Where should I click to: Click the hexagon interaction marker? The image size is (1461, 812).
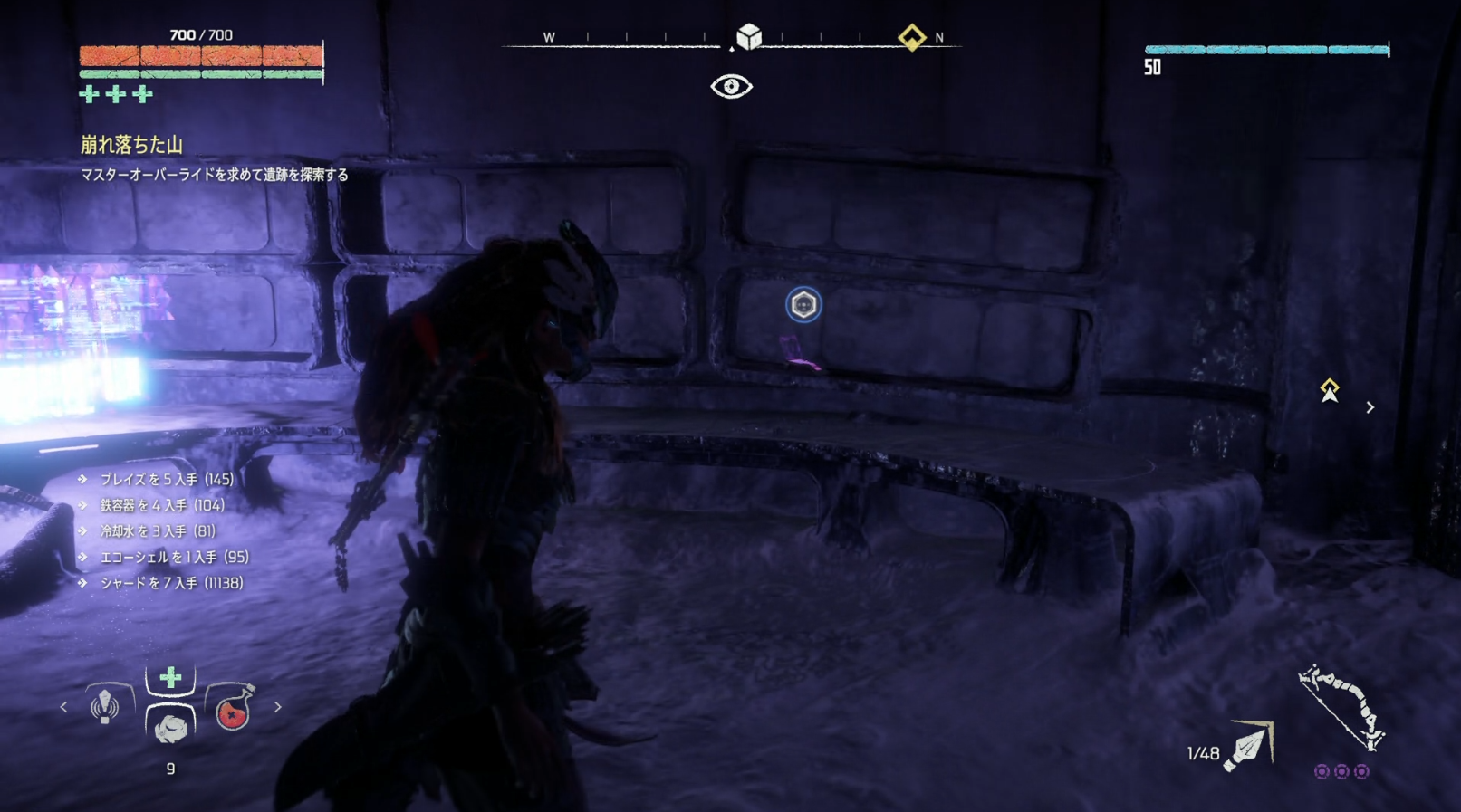(803, 305)
